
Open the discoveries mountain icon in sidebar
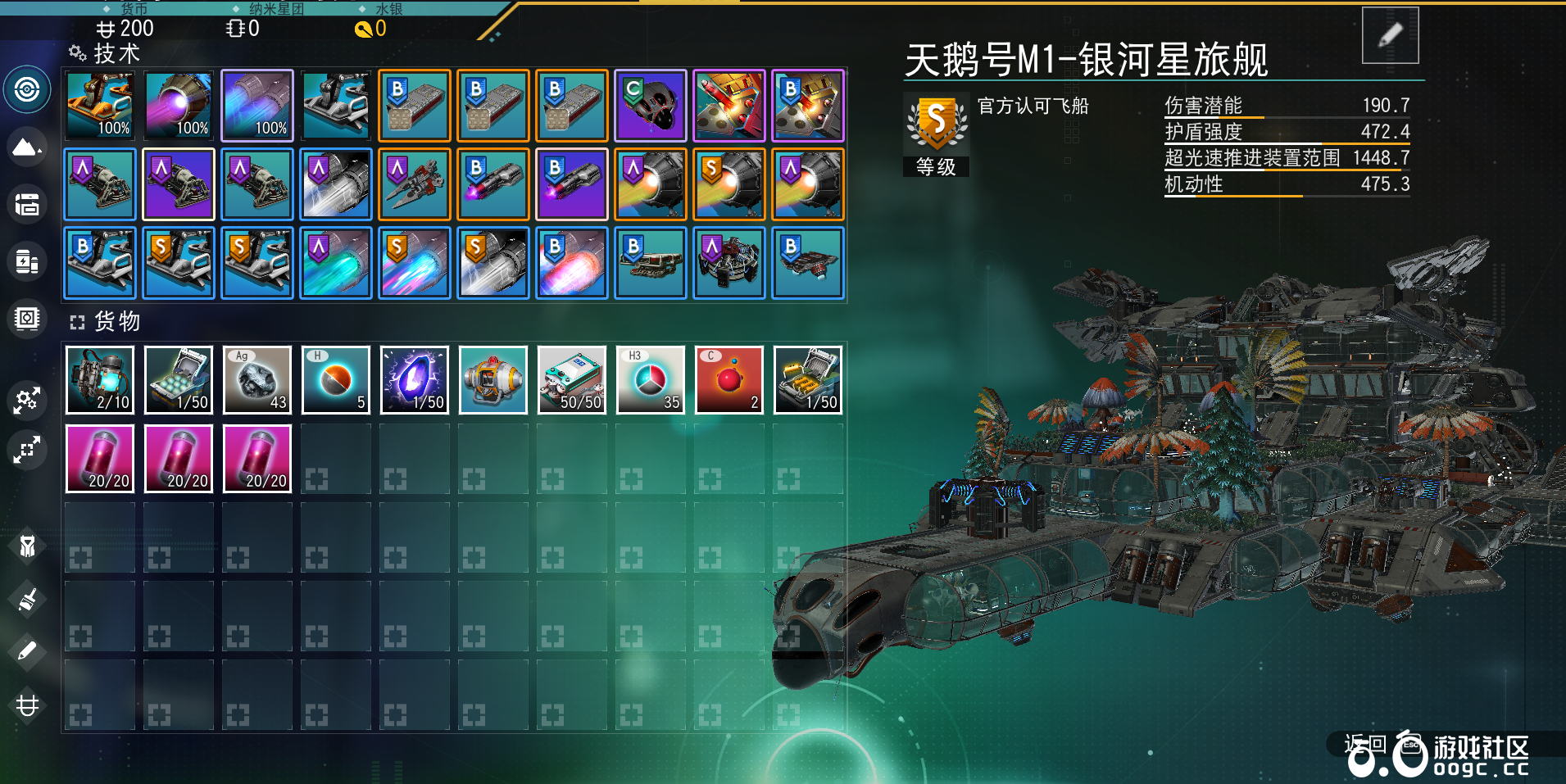pos(27,147)
